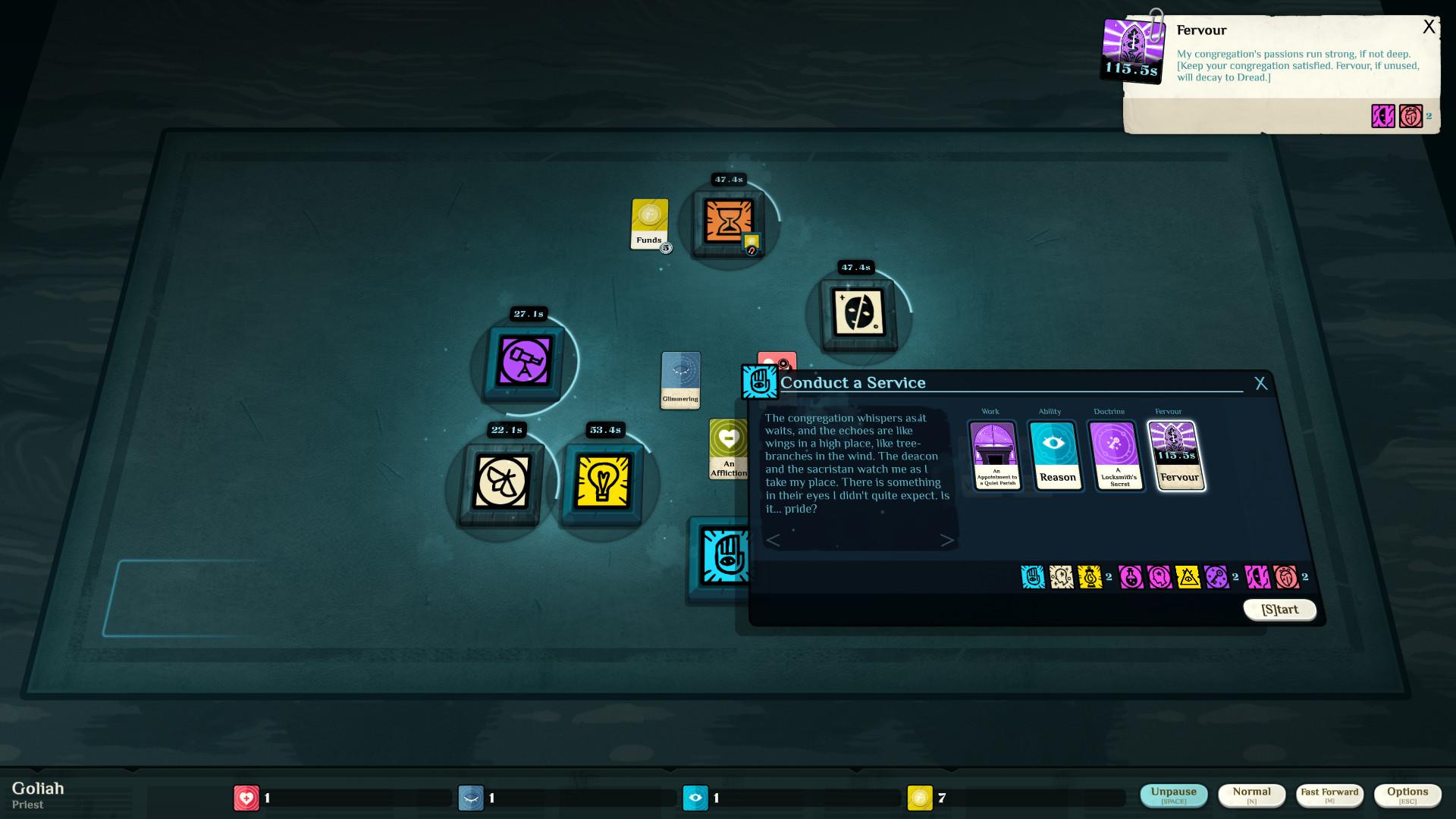The height and width of the screenshot is (819, 1456).
Task: Select the Glimmering card
Action: [x=680, y=380]
